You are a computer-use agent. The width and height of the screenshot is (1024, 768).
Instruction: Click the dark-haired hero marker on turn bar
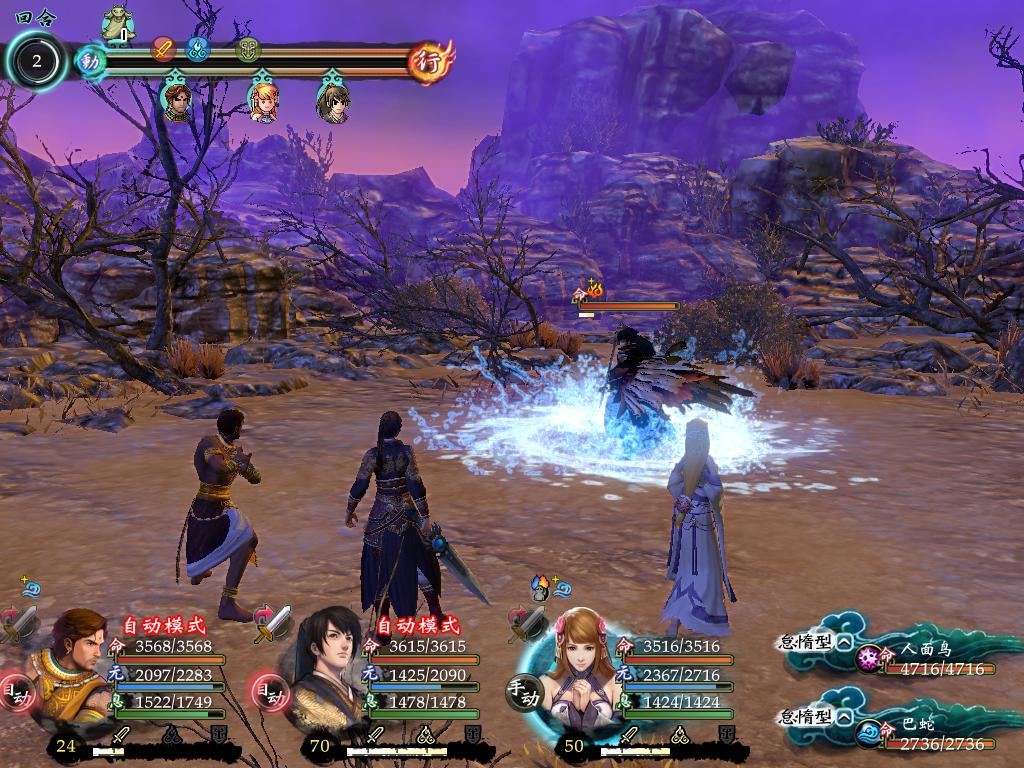[x=332, y=101]
